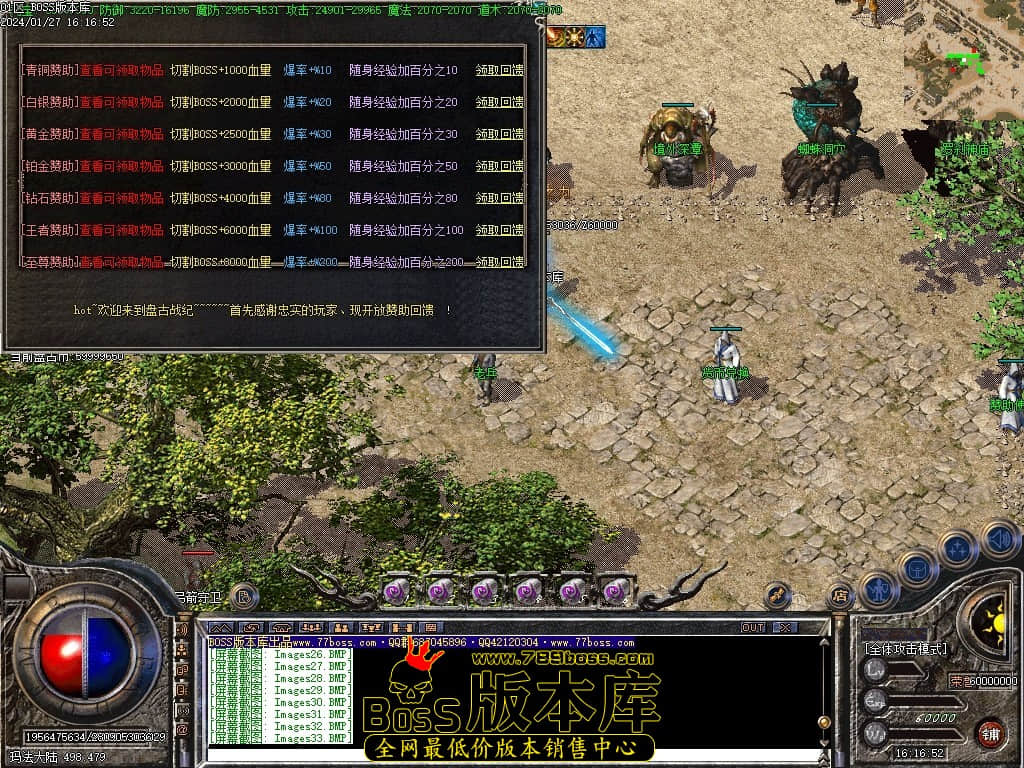Viewport: 1024px width, 768px height.
Task: Click the sun day-night indicator dial
Action: pos(994,619)
